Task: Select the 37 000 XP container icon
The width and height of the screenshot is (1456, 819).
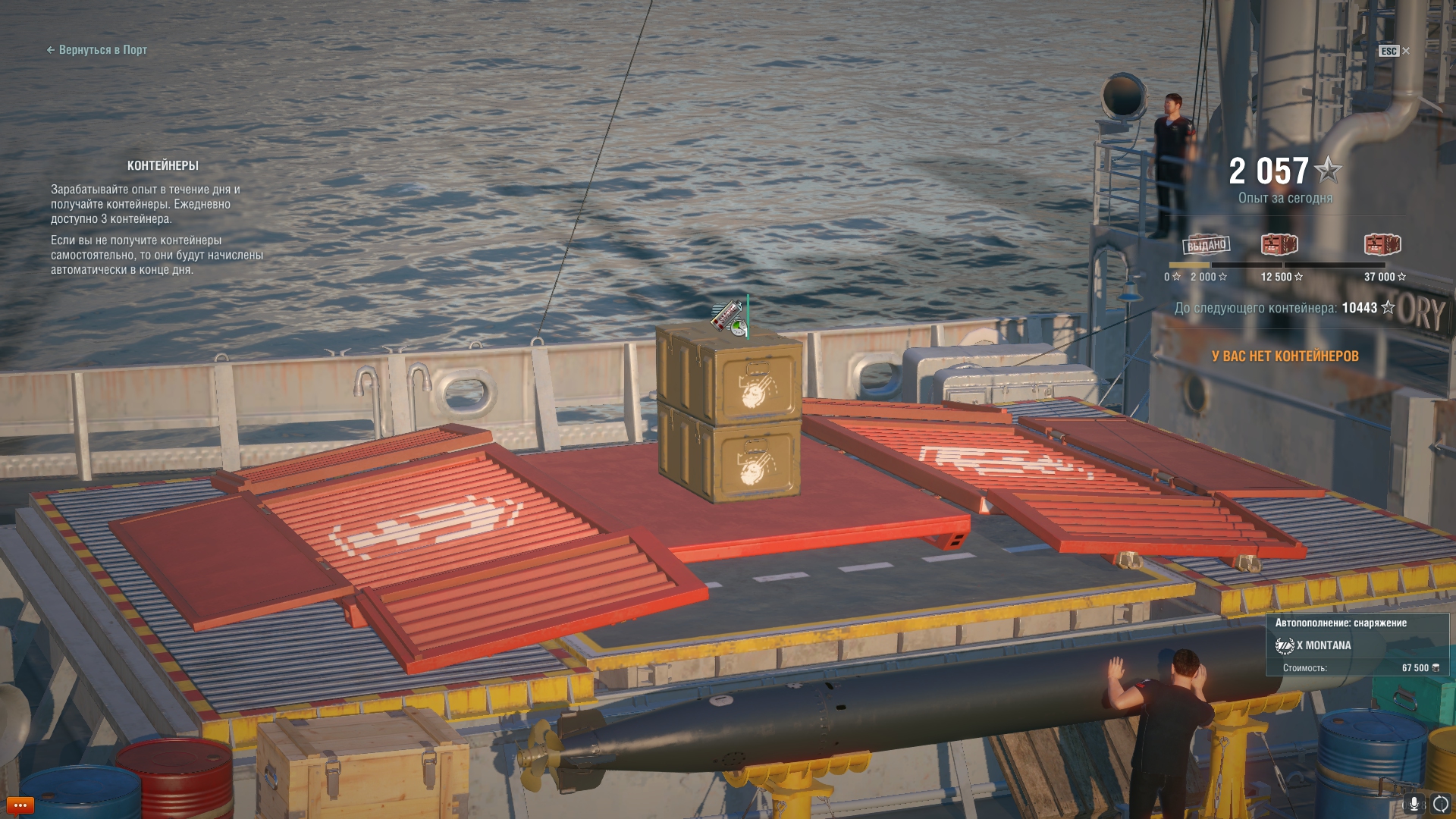Action: (1382, 244)
